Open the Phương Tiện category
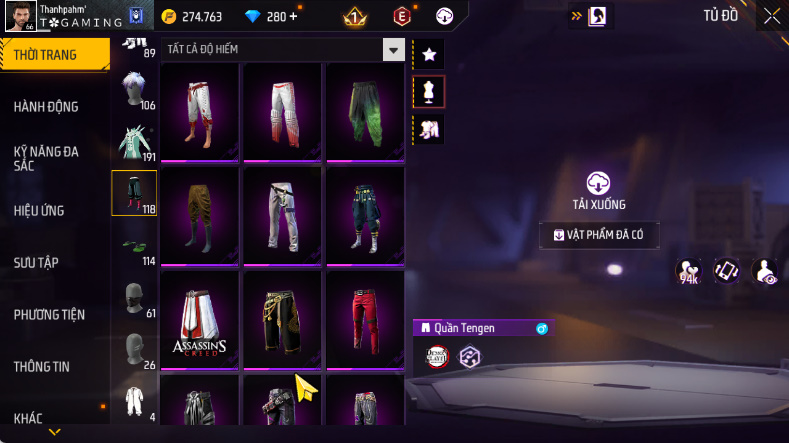The width and height of the screenshot is (789, 443). click(x=49, y=315)
